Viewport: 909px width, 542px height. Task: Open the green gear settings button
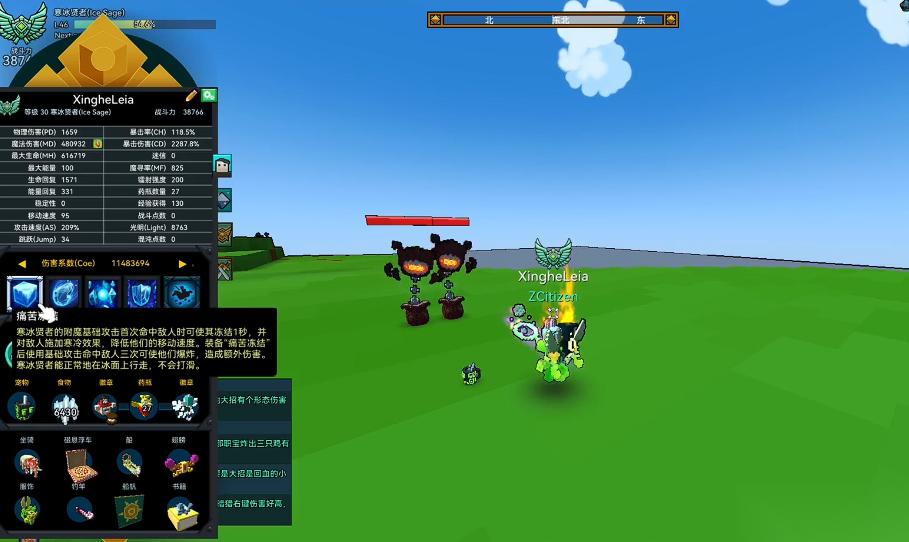click(208, 96)
